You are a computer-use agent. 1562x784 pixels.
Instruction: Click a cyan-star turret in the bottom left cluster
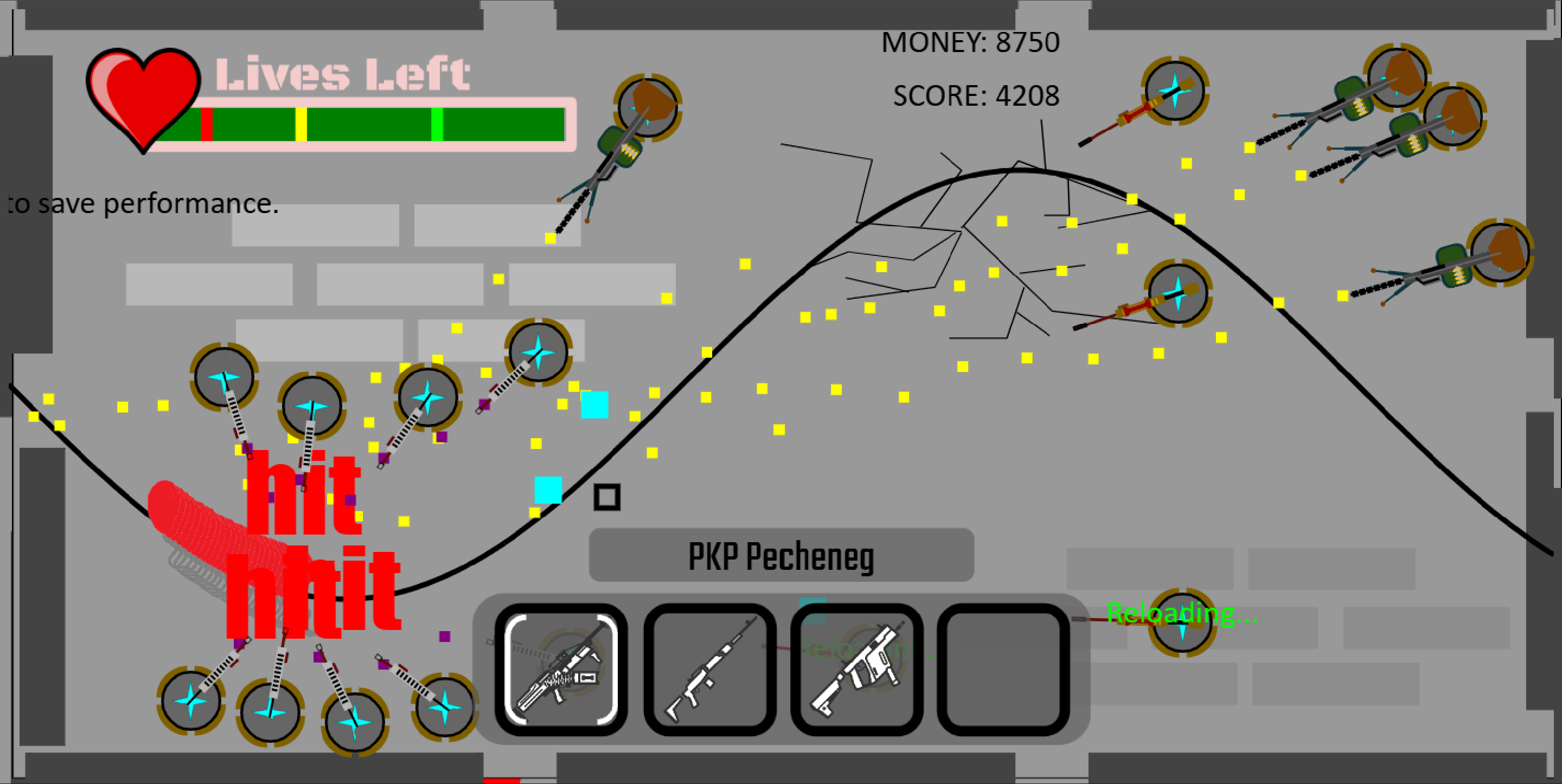click(x=191, y=701)
